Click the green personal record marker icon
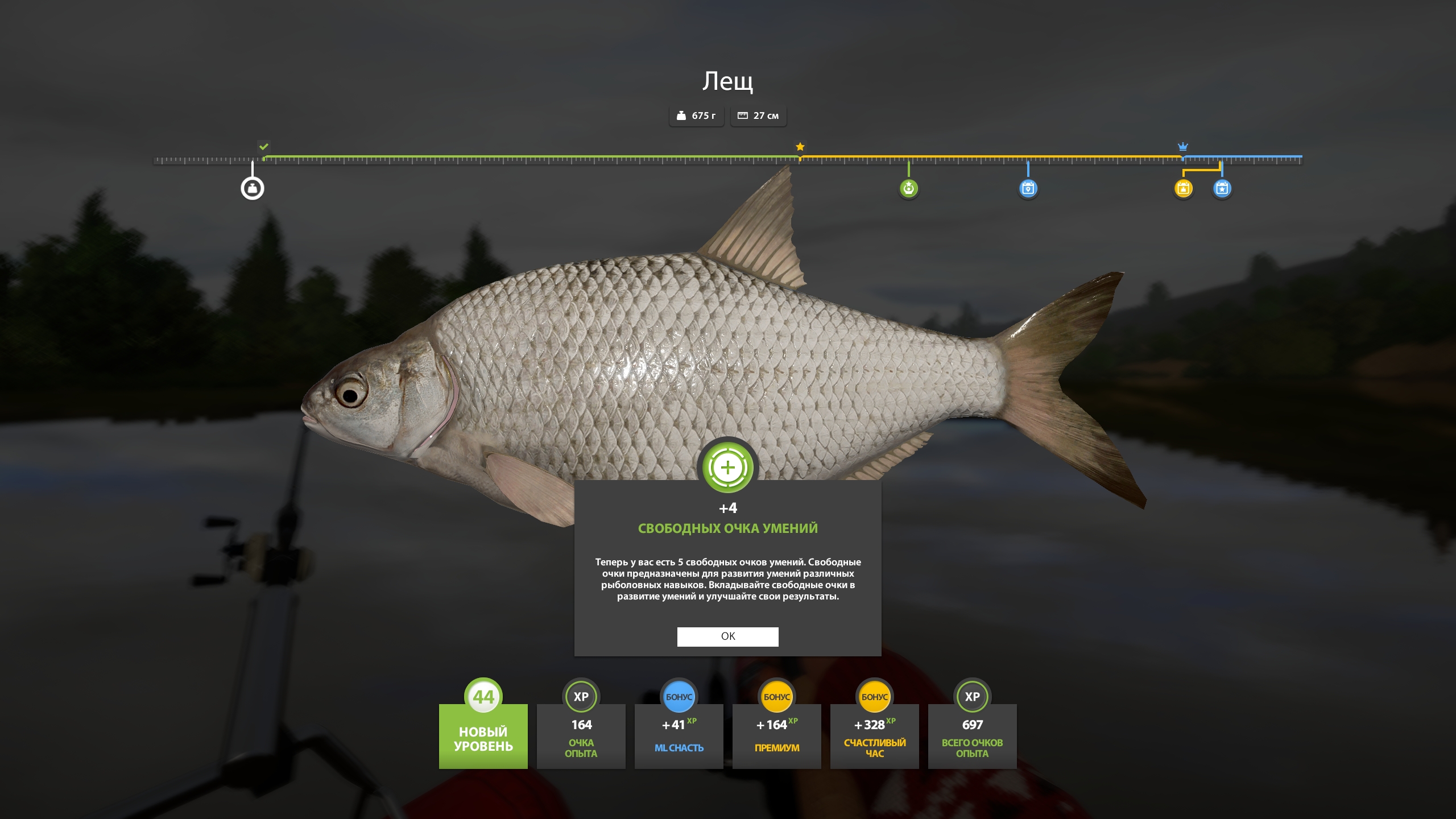Screen dimensions: 1456x819 pos(908,188)
